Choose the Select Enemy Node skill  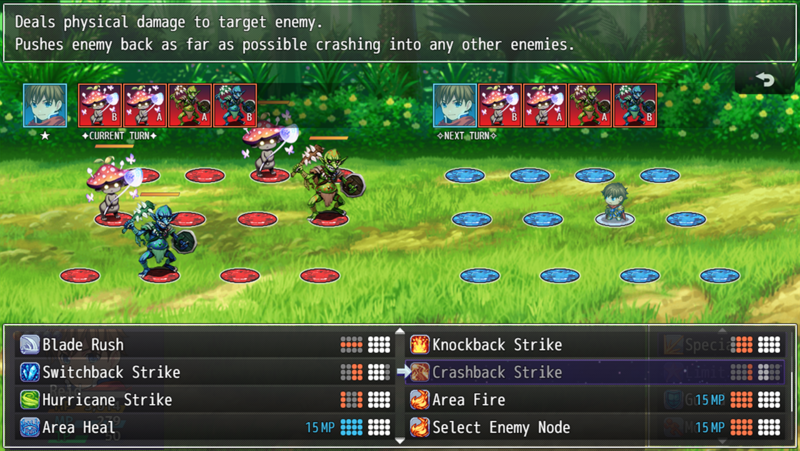501,428
